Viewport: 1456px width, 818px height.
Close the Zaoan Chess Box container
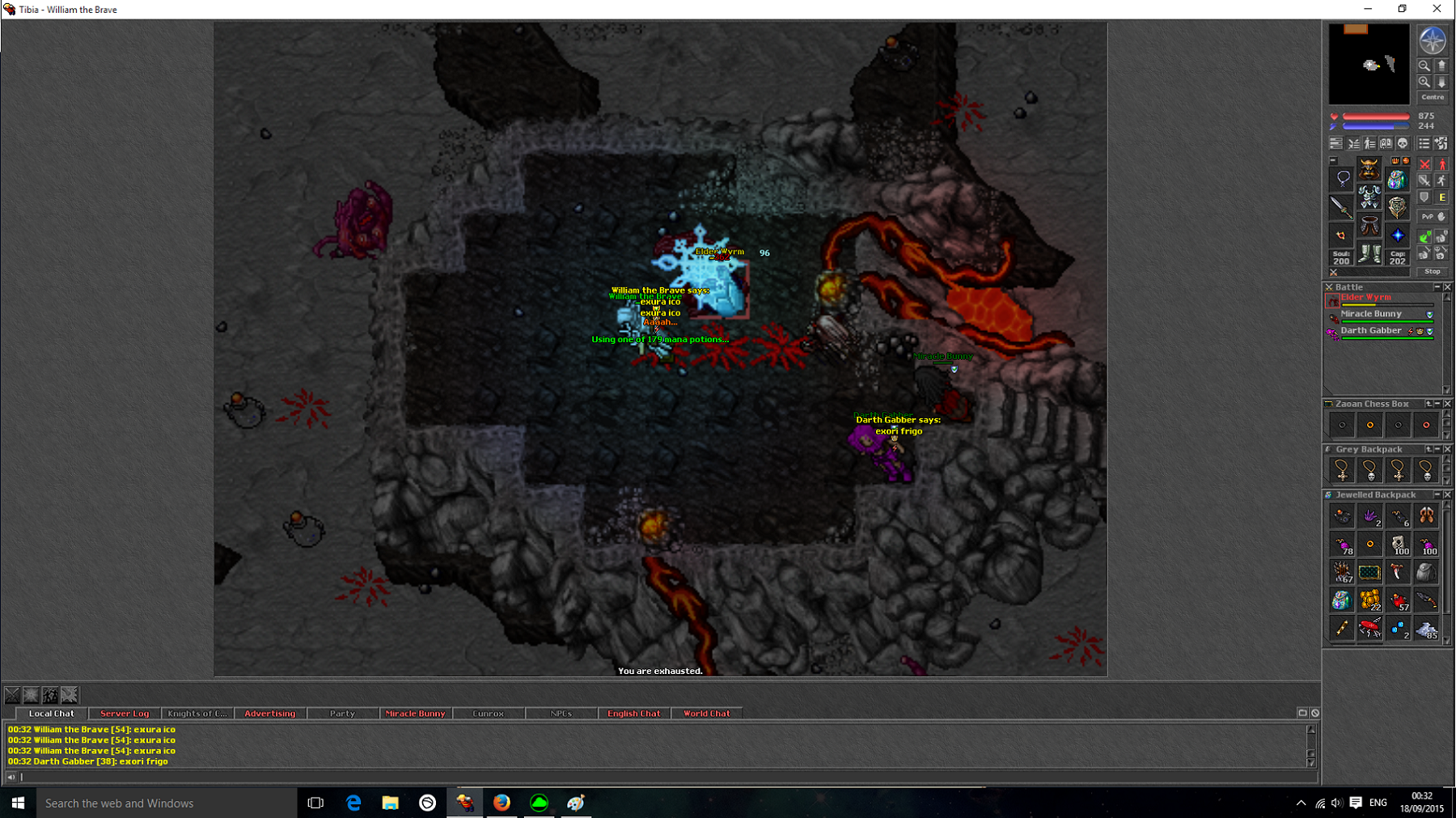(1447, 404)
